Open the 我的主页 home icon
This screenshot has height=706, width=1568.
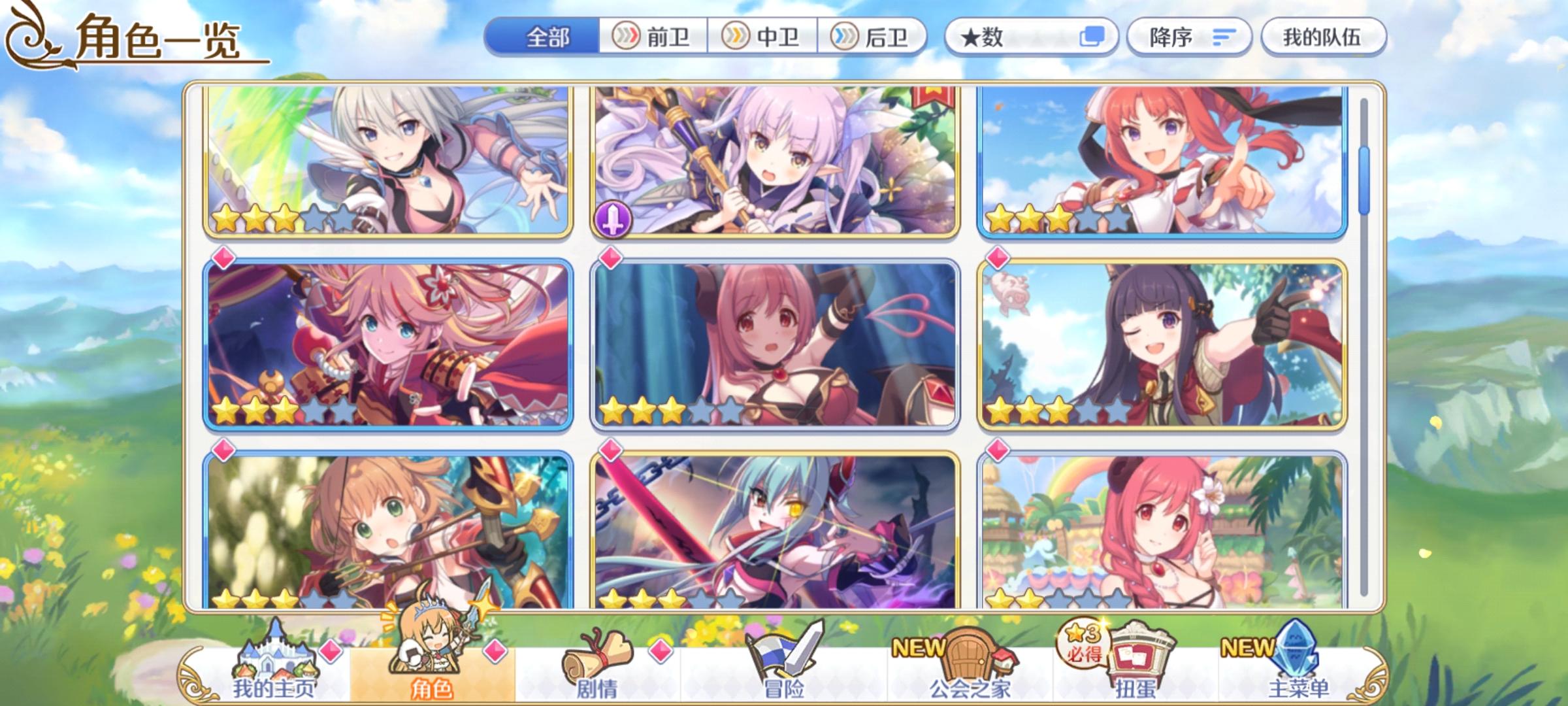[274, 660]
